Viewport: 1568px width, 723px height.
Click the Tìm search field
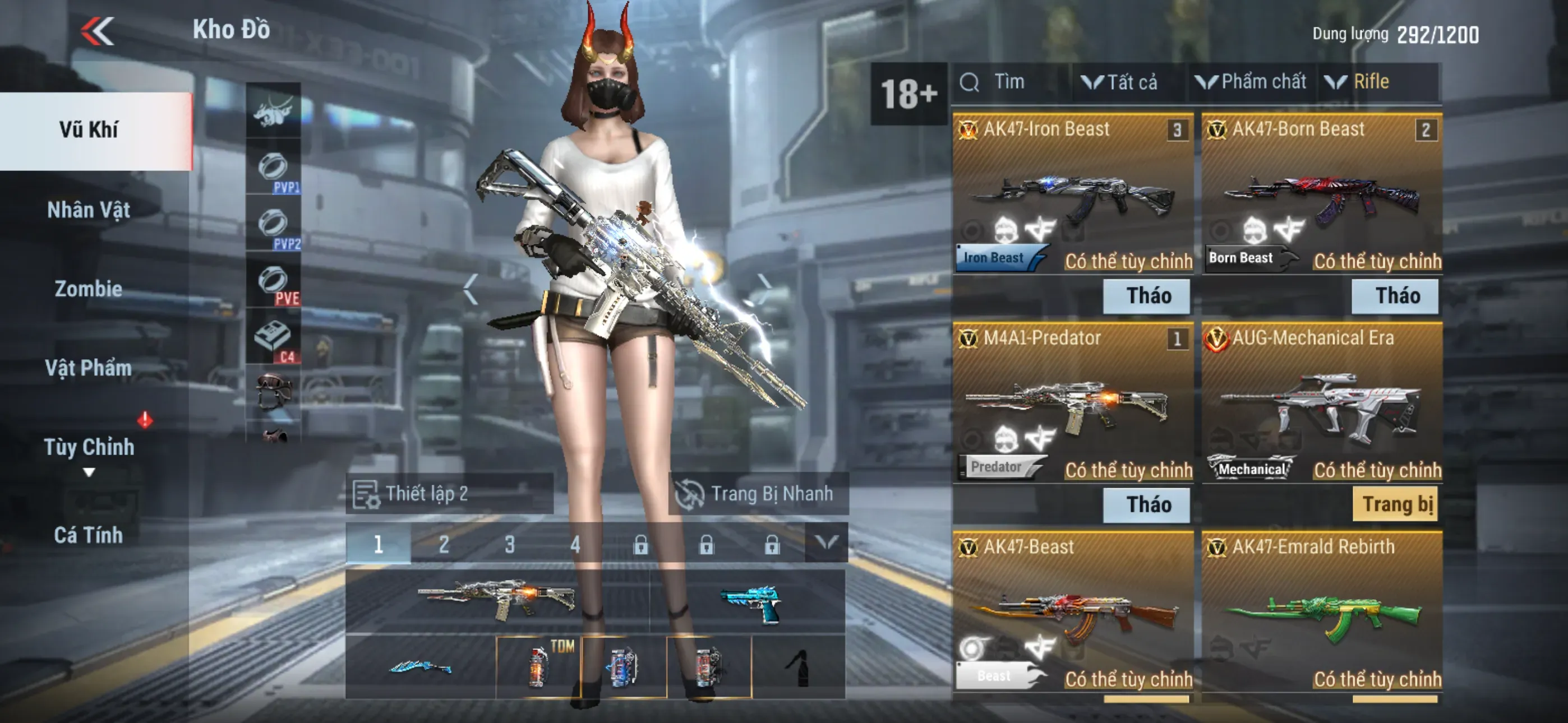(x=1011, y=82)
